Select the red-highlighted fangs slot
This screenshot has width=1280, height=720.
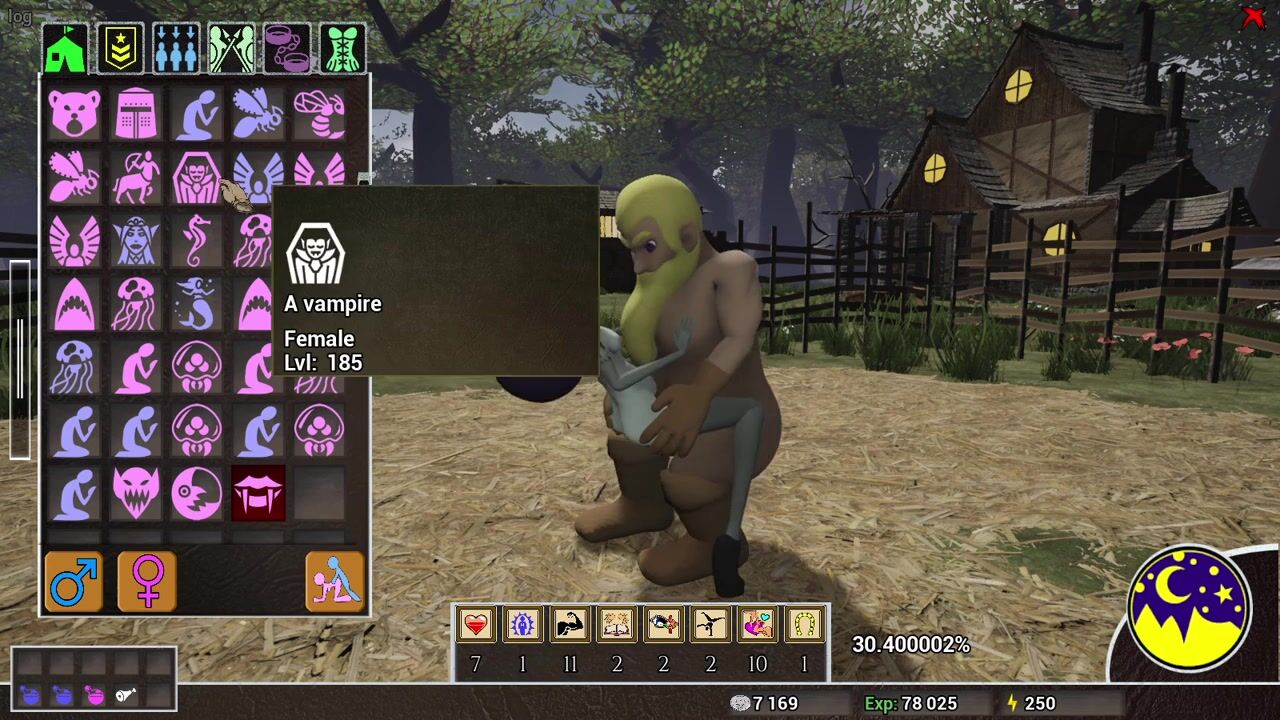point(258,493)
